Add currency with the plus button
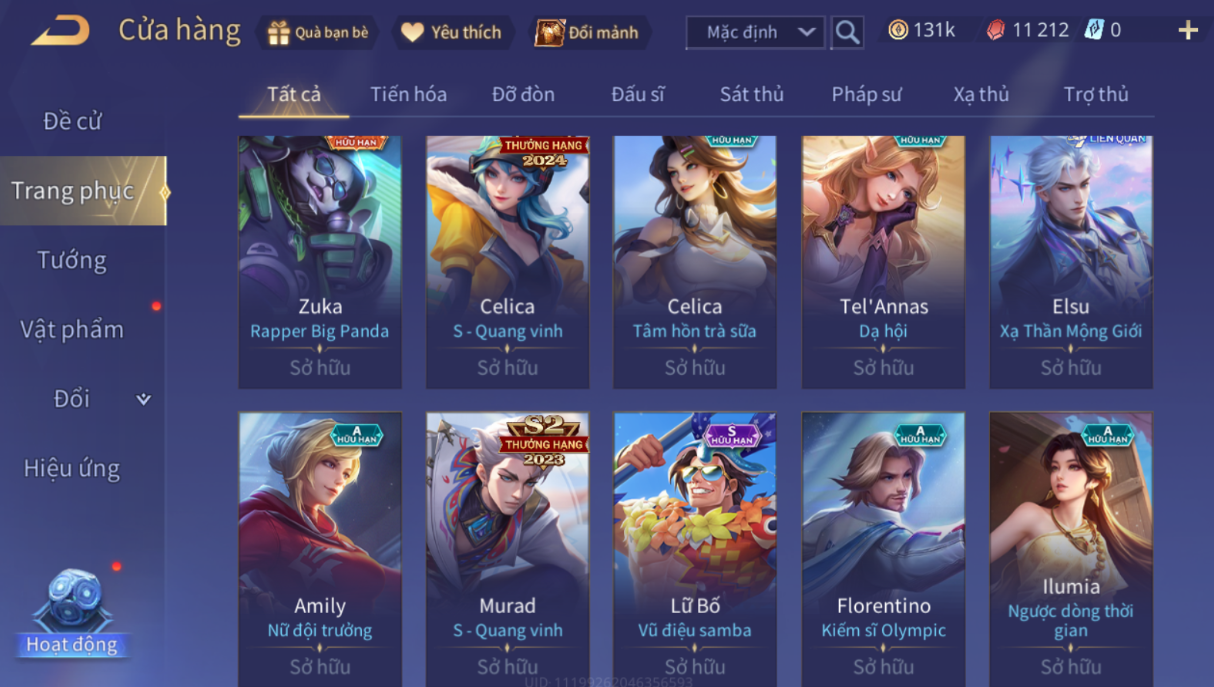1214x687 pixels. pos(1188,31)
